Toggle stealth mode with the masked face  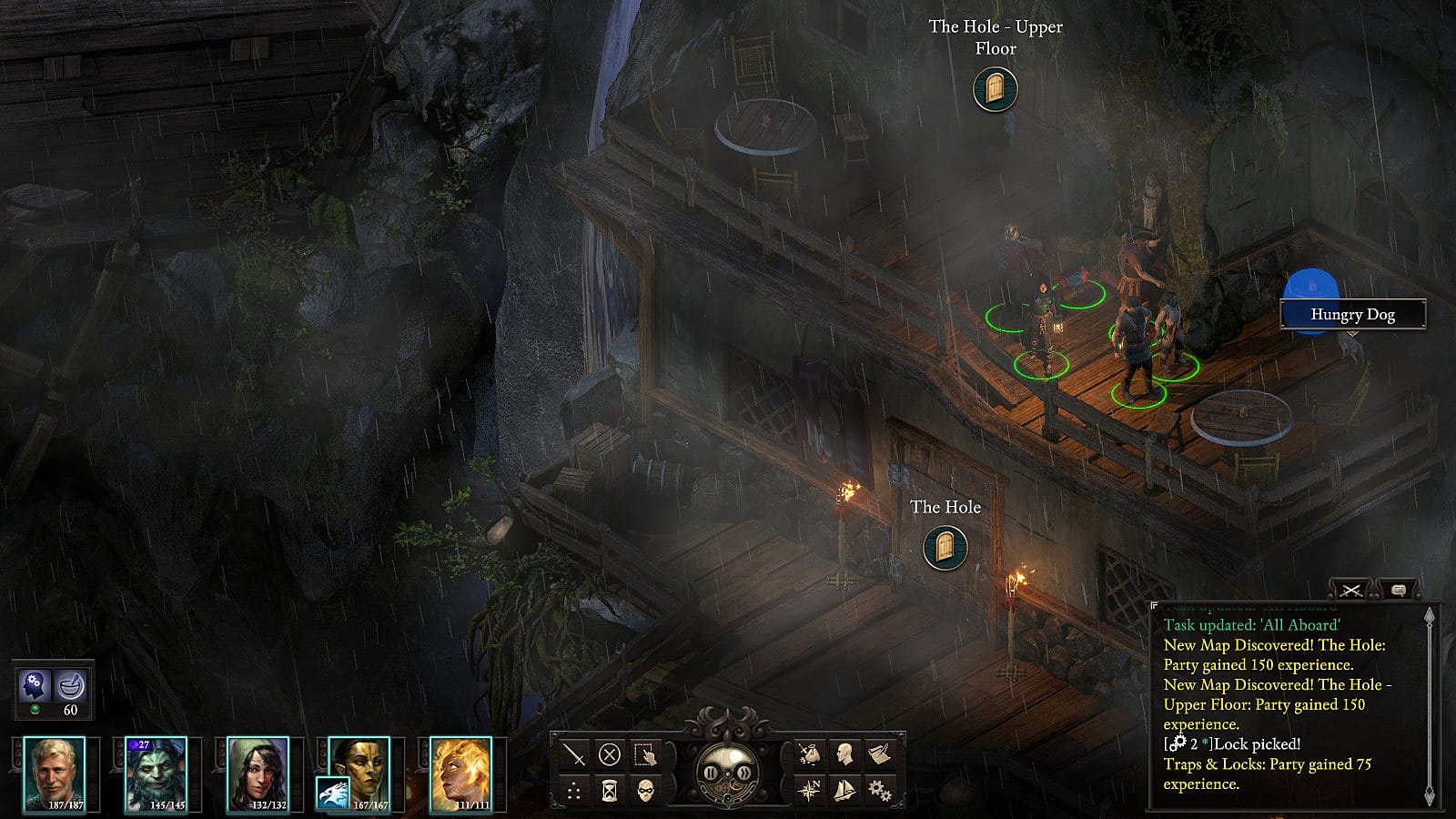[x=645, y=790]
